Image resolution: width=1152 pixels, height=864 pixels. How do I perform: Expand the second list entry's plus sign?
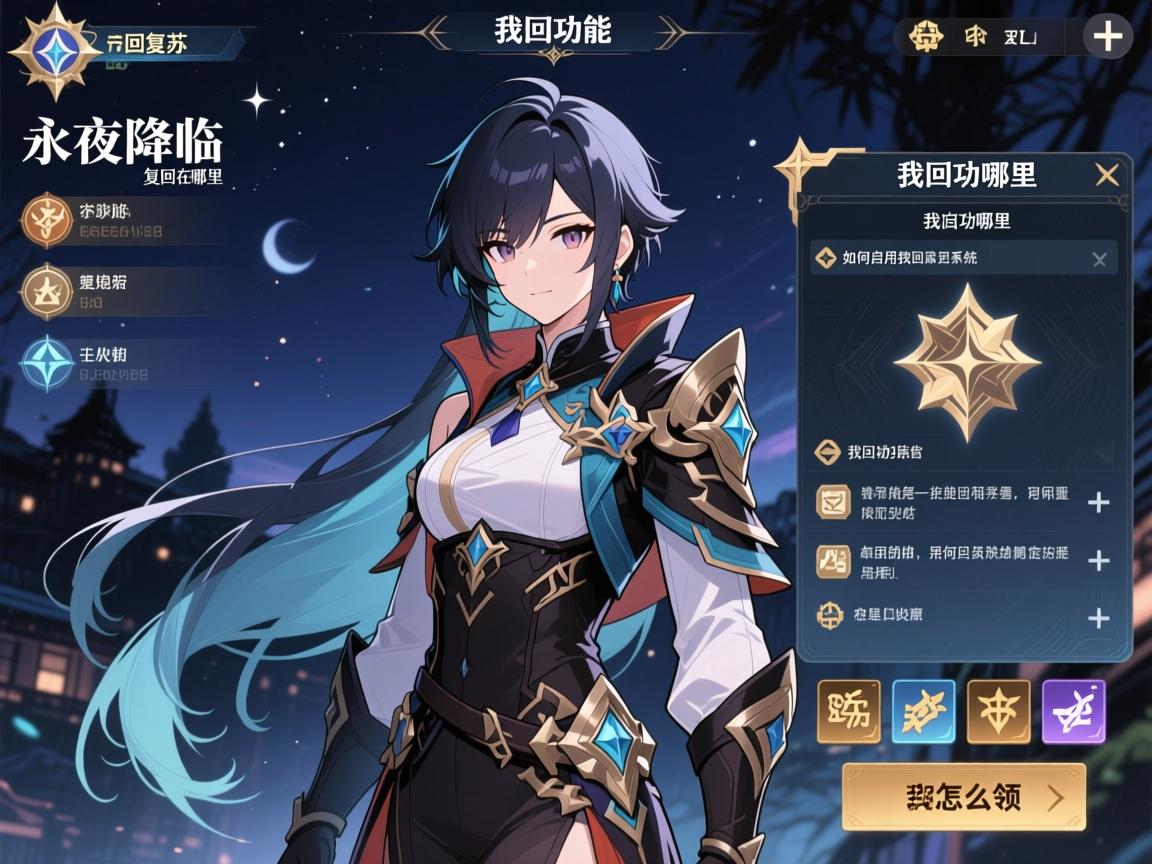[x=1098, y=561]
